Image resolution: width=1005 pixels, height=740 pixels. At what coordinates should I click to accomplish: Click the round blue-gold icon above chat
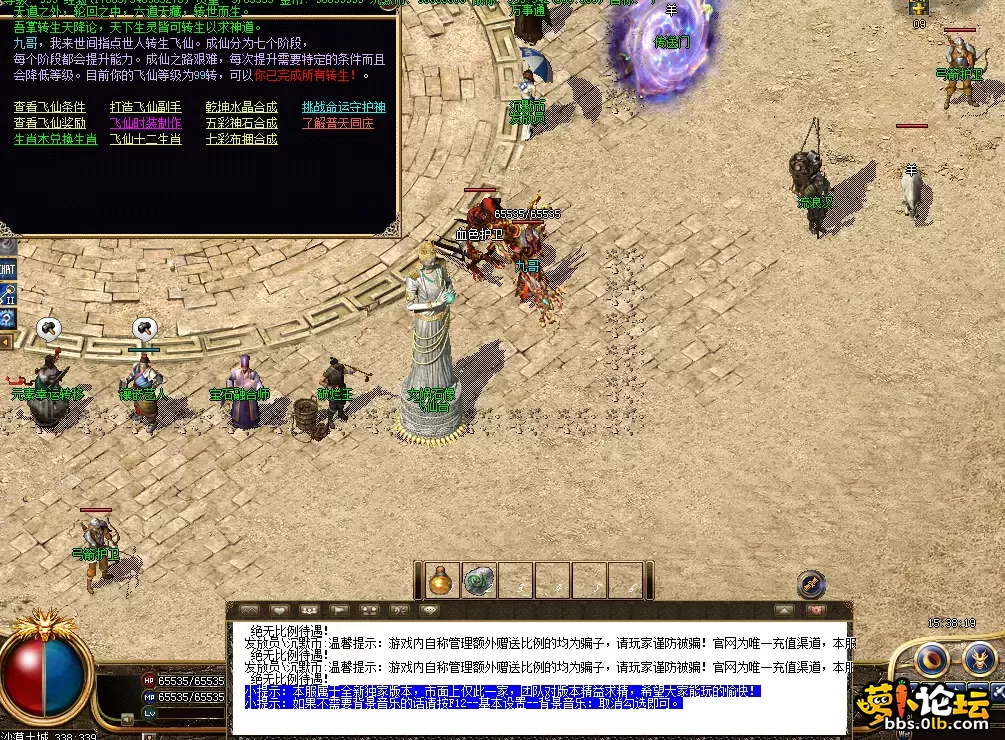click(x=811, y=583)
